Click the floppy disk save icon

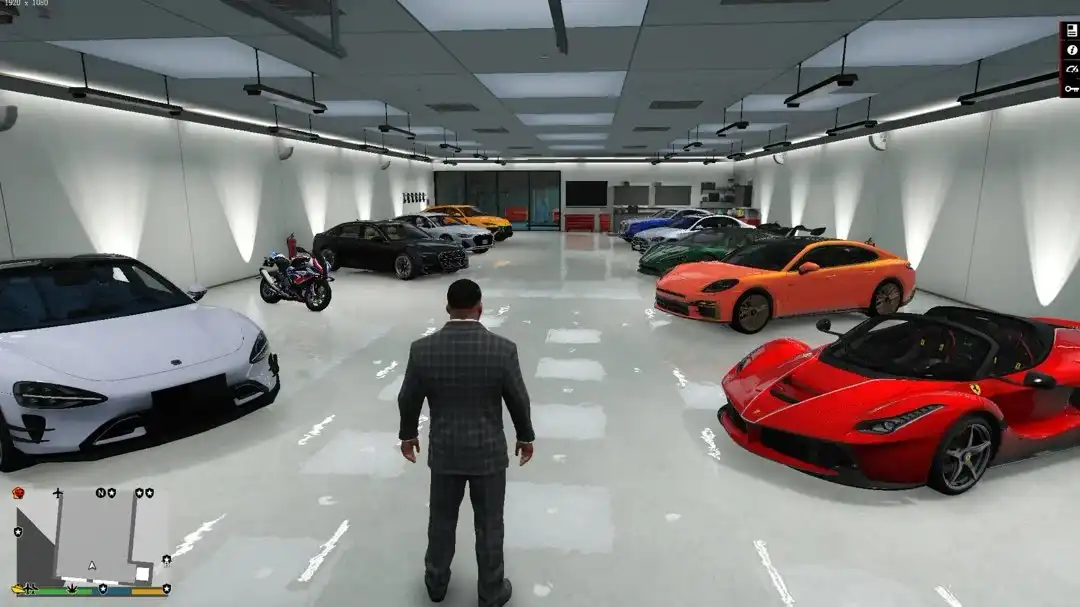pyautogui.click(x=1072, y=30)
